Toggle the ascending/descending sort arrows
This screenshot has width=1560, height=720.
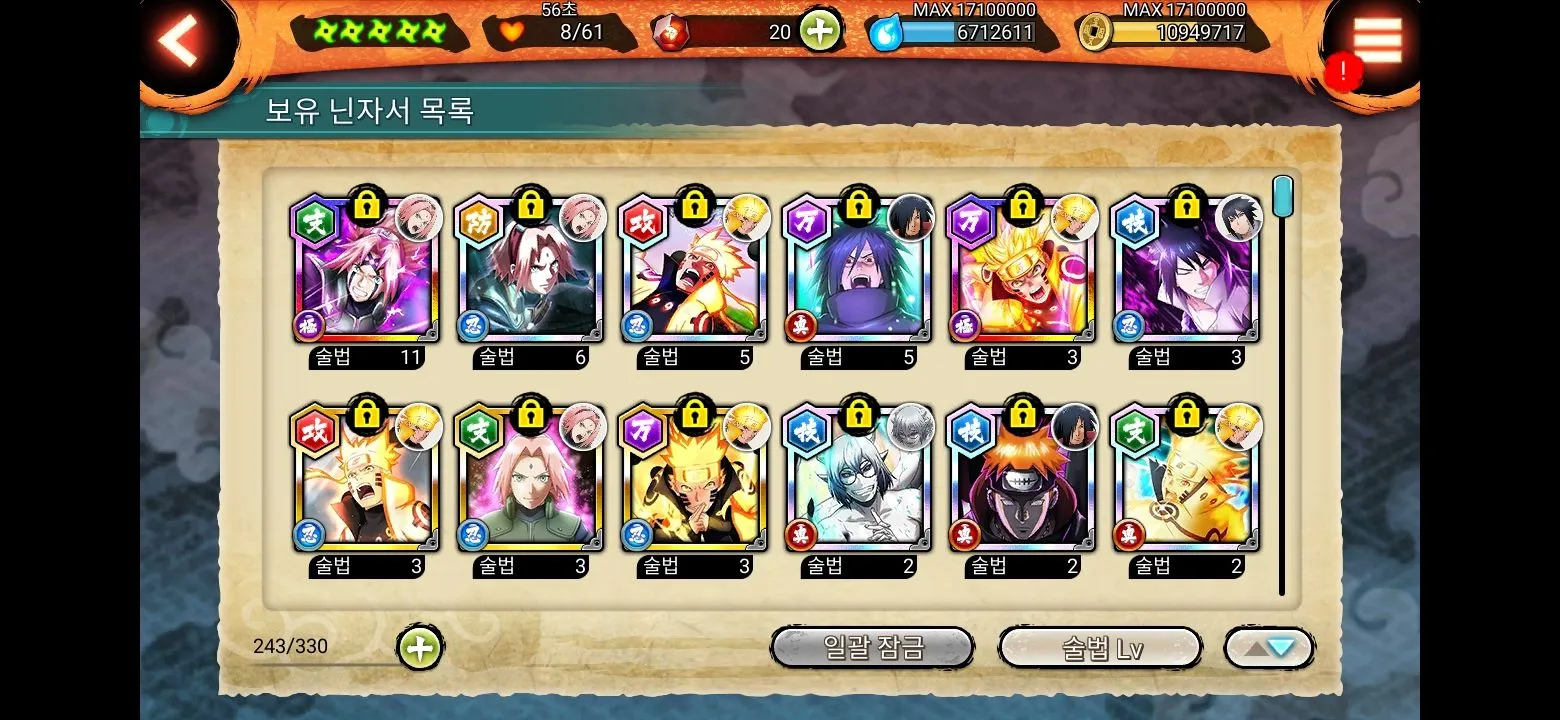pos(1269,648)
